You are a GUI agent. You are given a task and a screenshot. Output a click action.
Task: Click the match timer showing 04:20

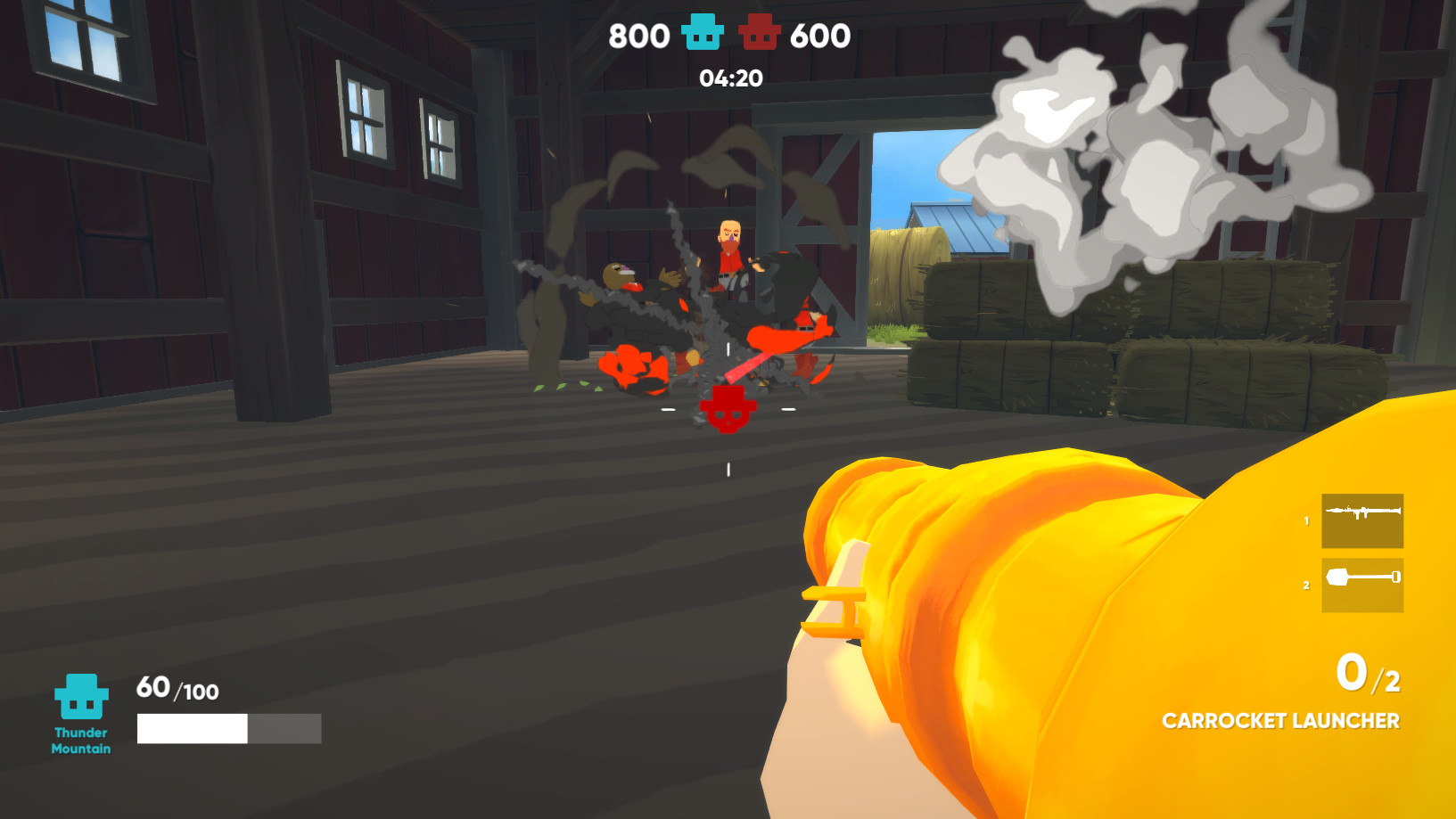pos(730,79)
